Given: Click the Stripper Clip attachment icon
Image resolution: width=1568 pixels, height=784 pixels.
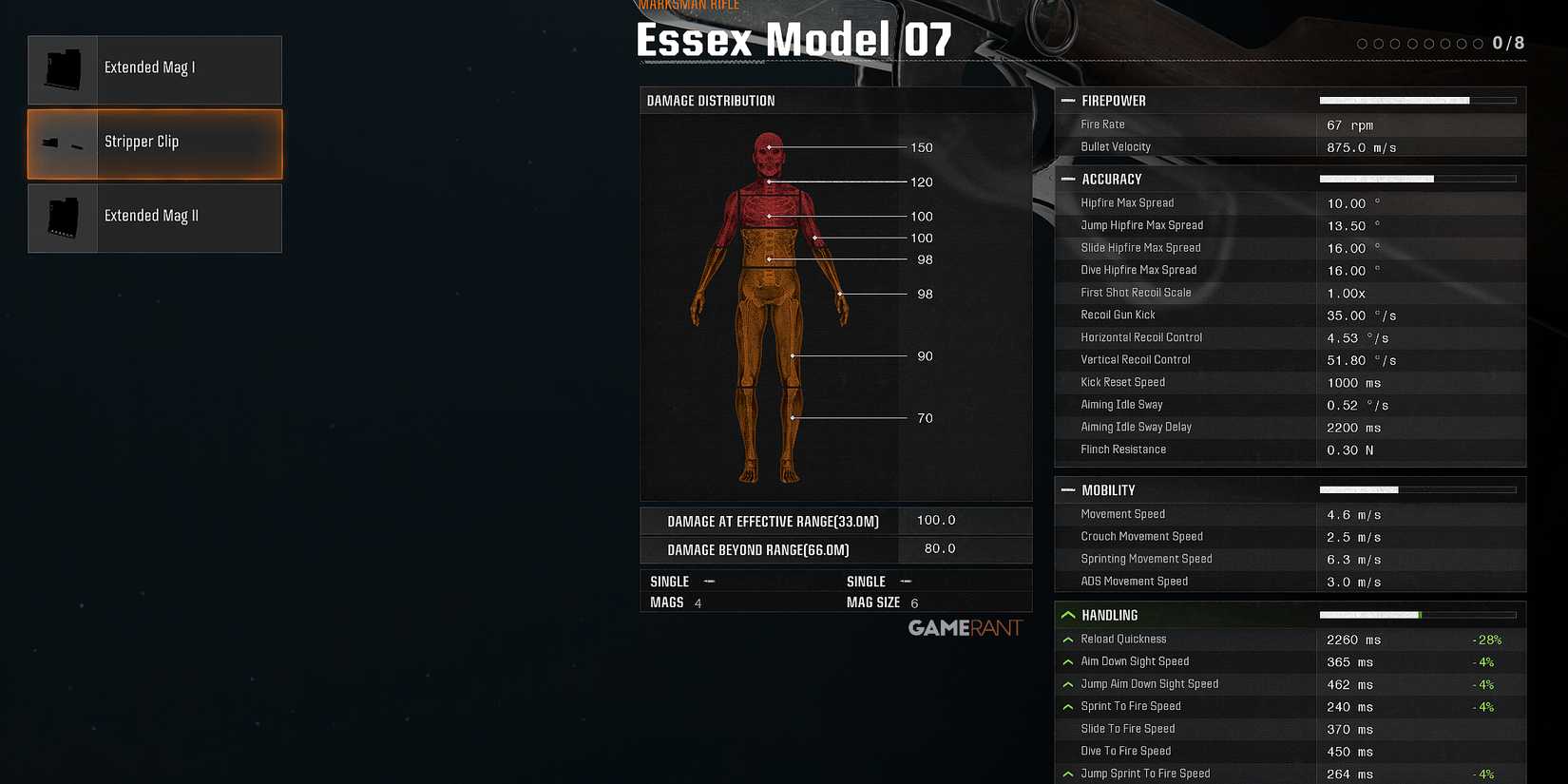Looking at the screenshot, I should click(61, 143).
